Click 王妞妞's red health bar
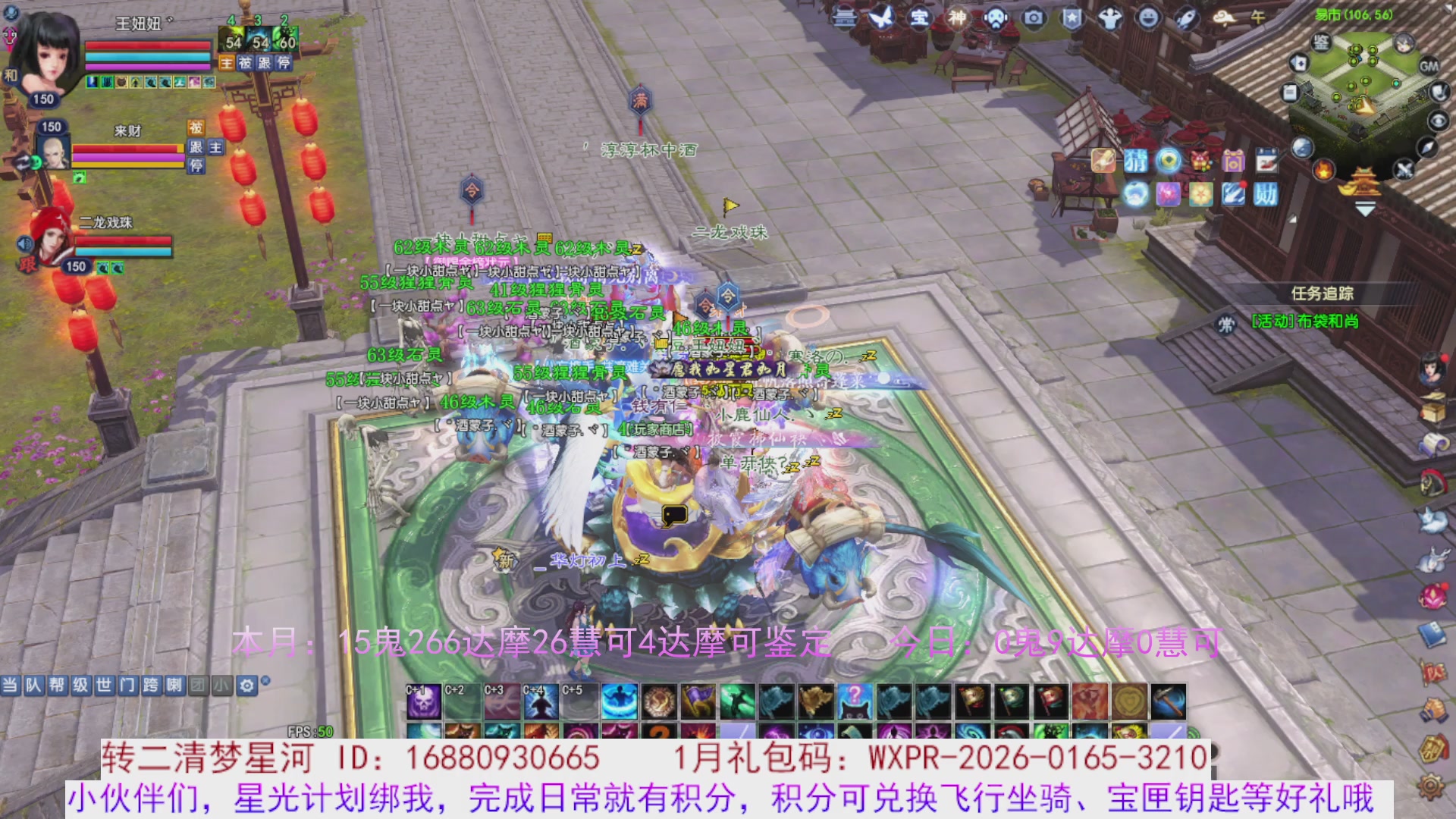Screen dimensions: 1456x819 (148, 45)
